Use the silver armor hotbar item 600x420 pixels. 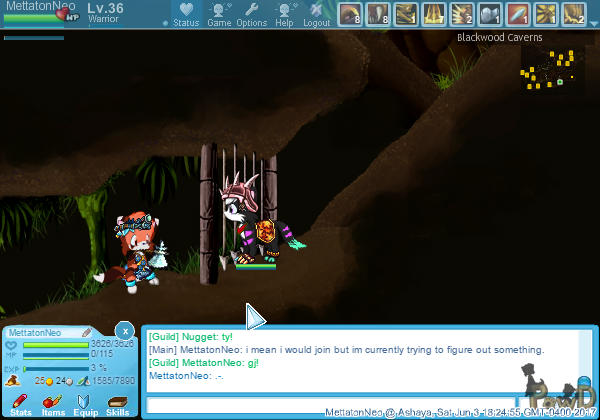490,13
